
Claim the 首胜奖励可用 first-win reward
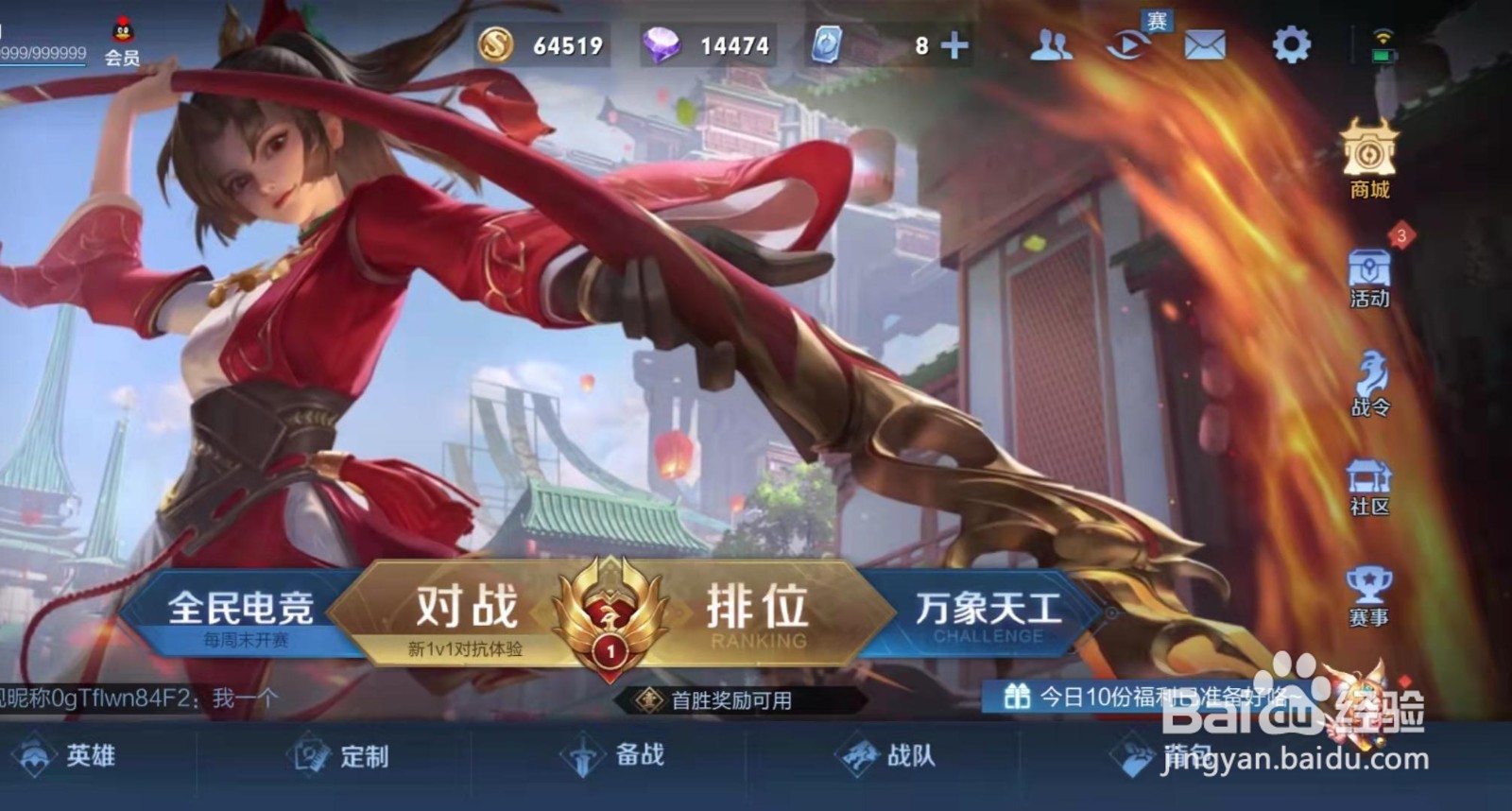tap(728, 699)
